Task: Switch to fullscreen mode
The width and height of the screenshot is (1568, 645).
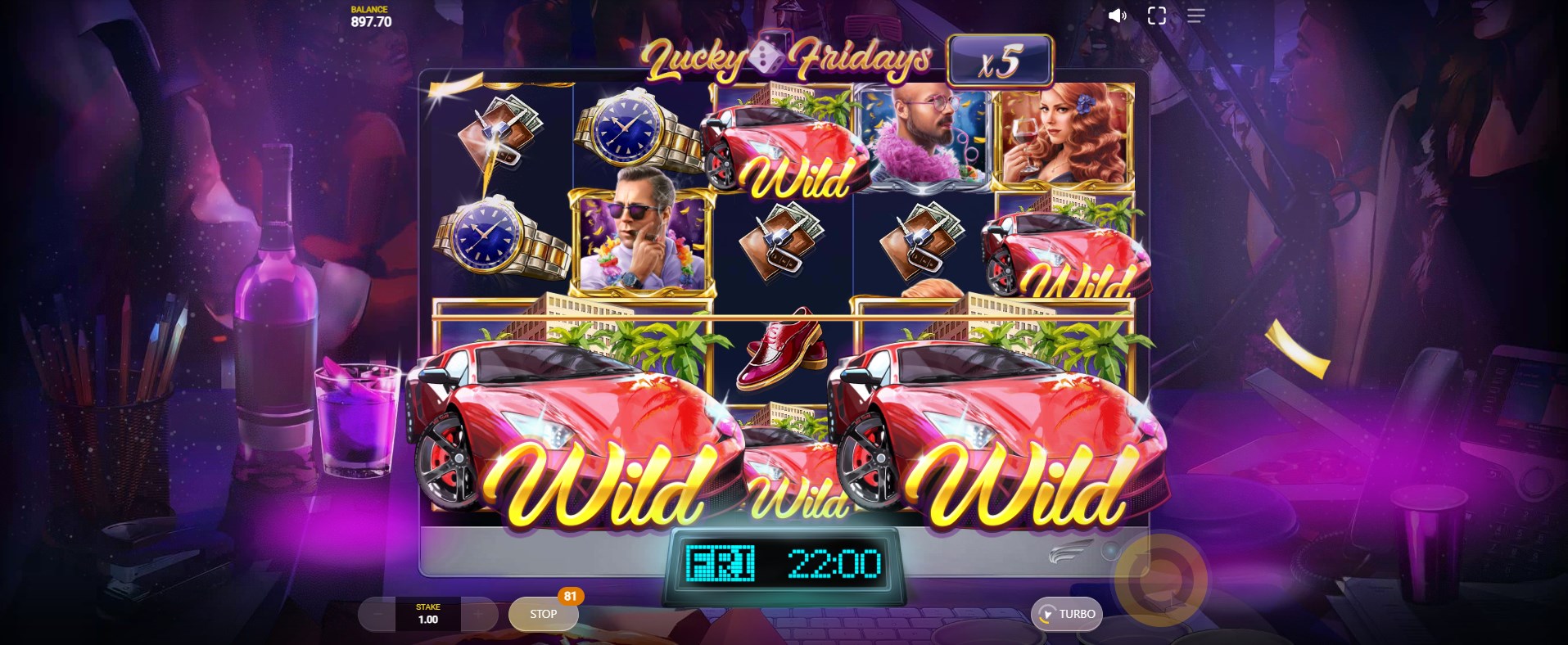Action: (1156, 16)
